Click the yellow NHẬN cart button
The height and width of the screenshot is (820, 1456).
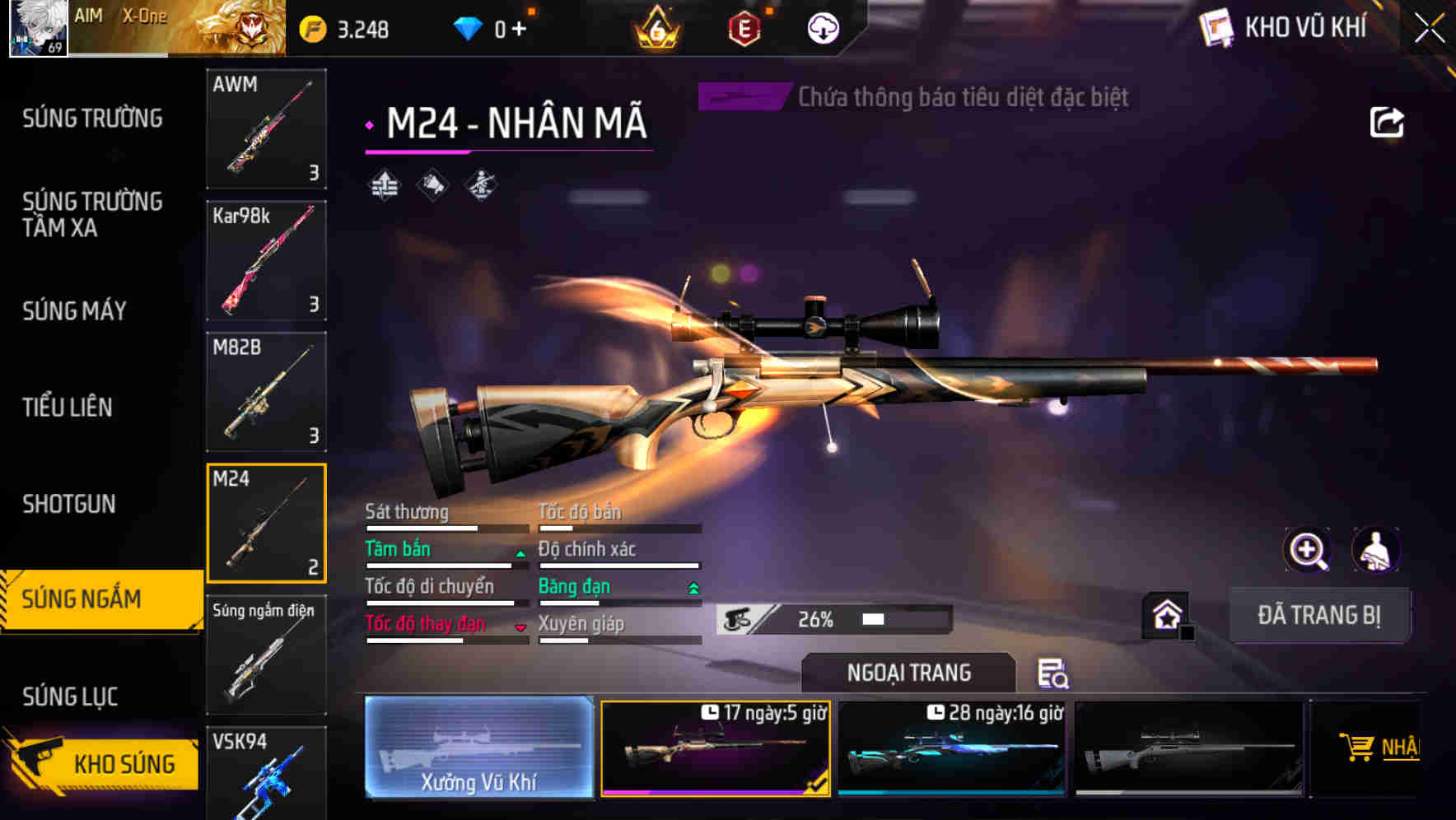tap(1392, 749)
